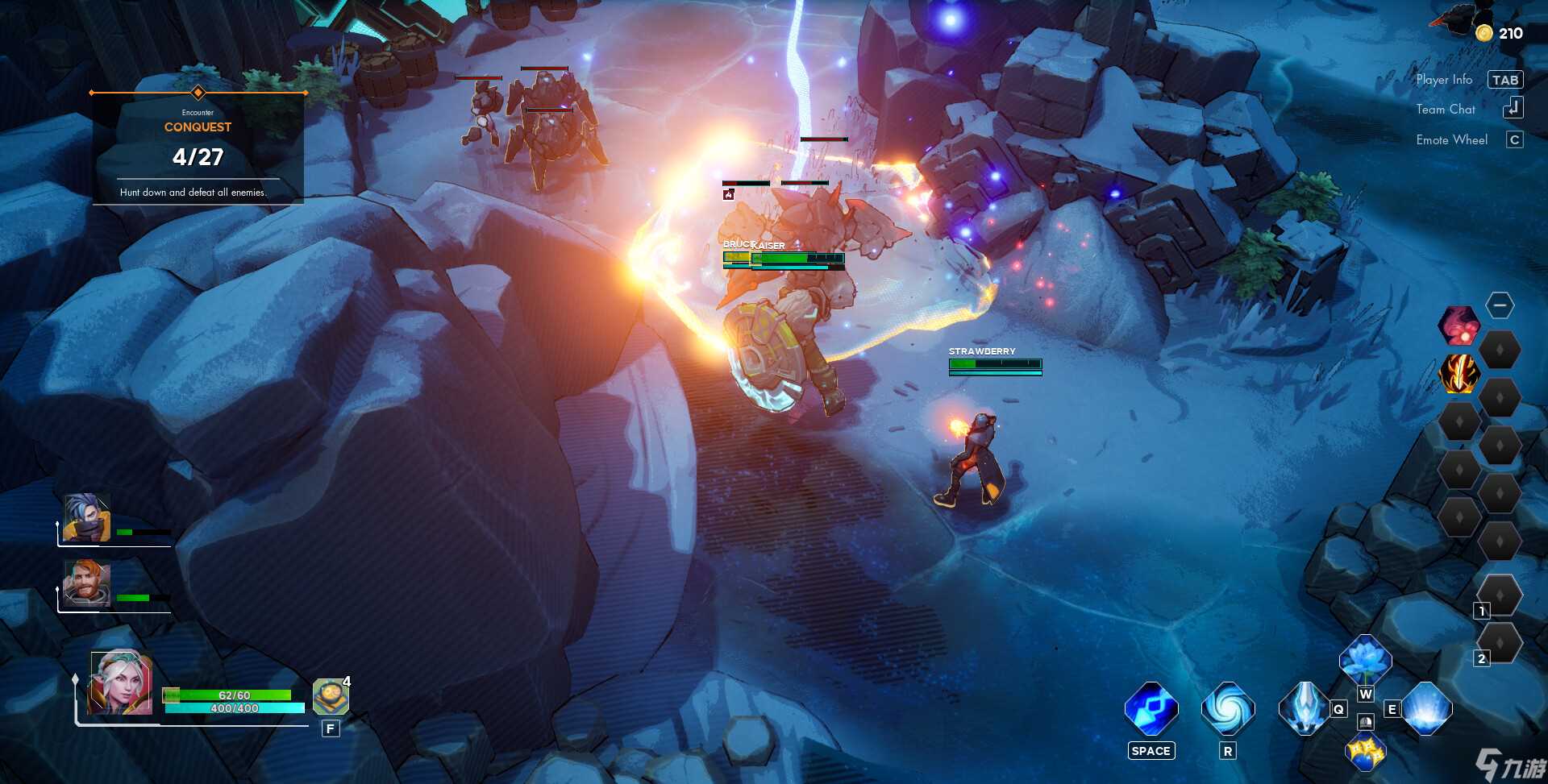Choose the red-bearded teammate portrait

pos(87,583)
